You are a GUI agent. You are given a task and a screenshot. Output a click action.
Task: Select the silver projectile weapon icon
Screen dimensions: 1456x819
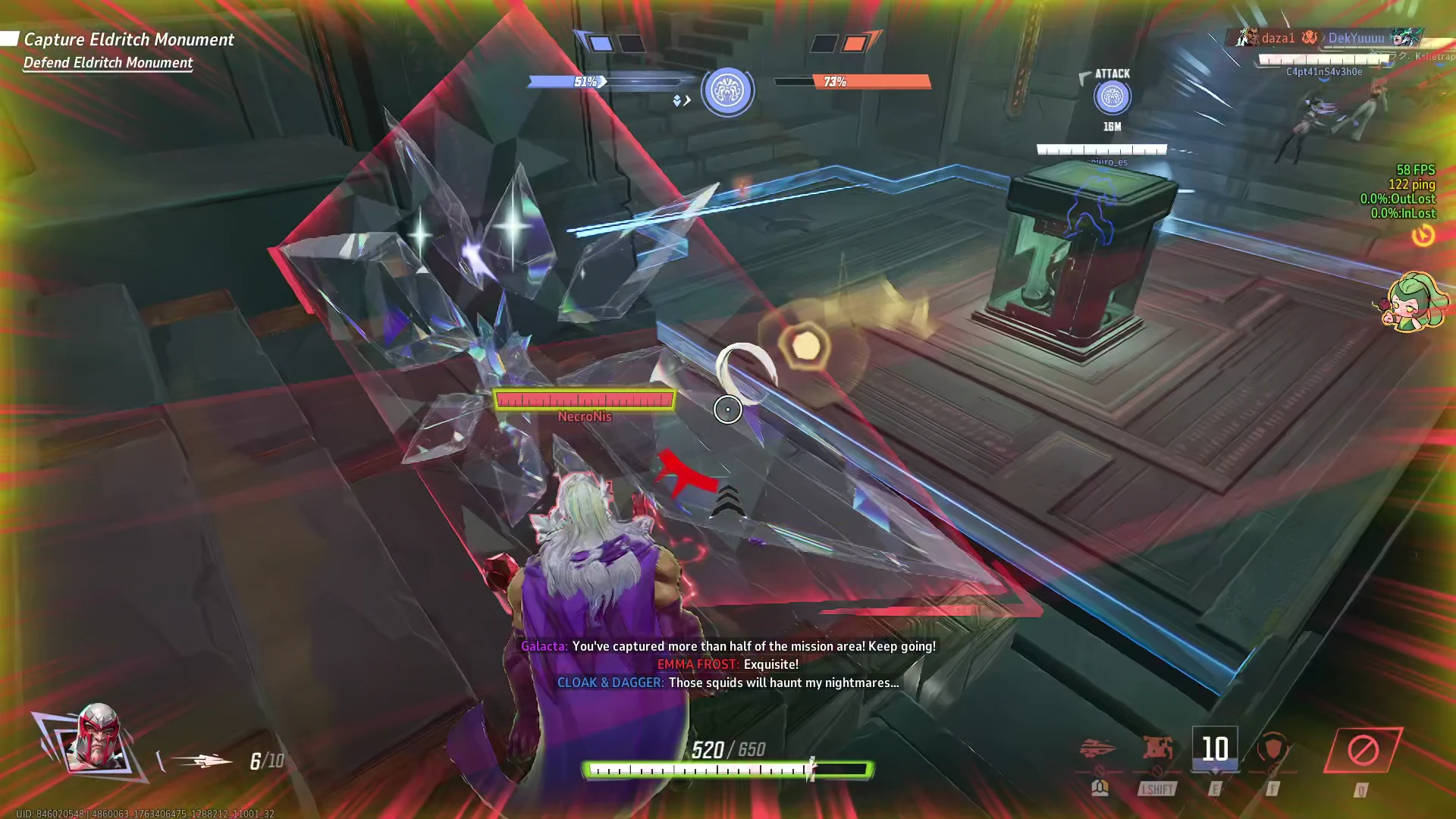point(202,761)
